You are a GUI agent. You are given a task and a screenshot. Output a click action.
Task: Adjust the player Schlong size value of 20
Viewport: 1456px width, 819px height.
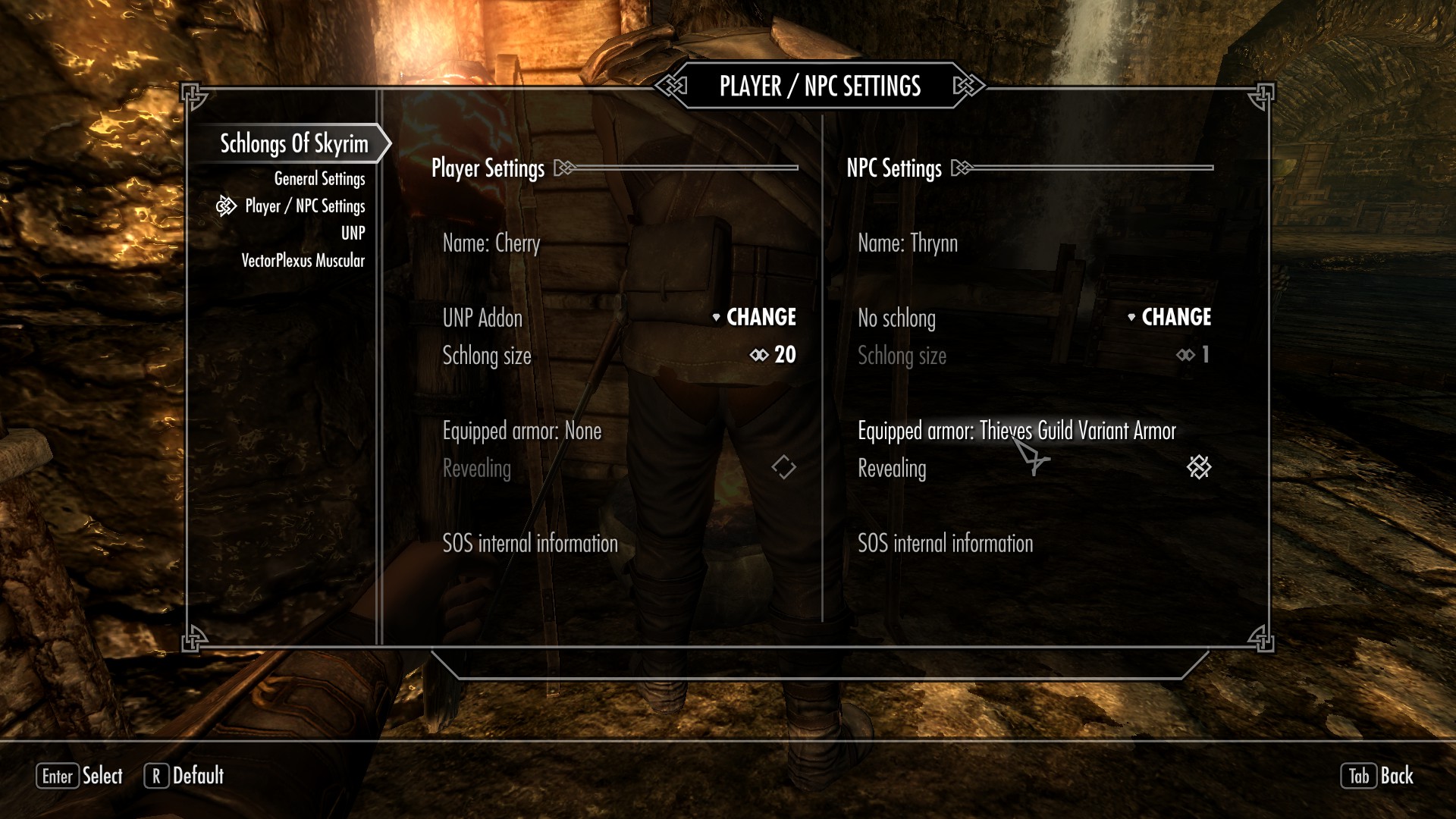click(786, 354)
